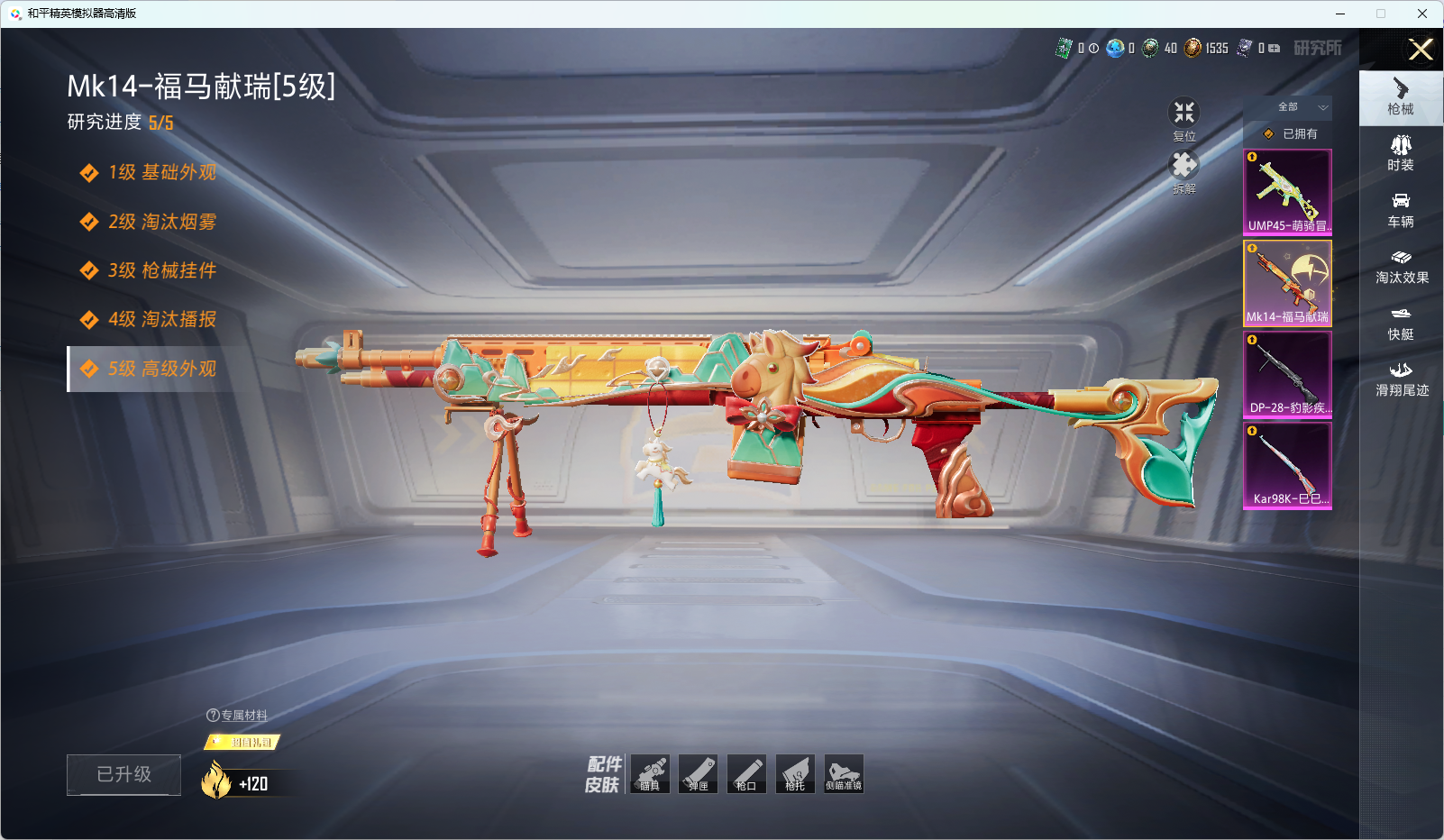The width and height of the screenshot is (1444, 840).
Task: Close the research lab with the X
Action: tap(1421, 50)
